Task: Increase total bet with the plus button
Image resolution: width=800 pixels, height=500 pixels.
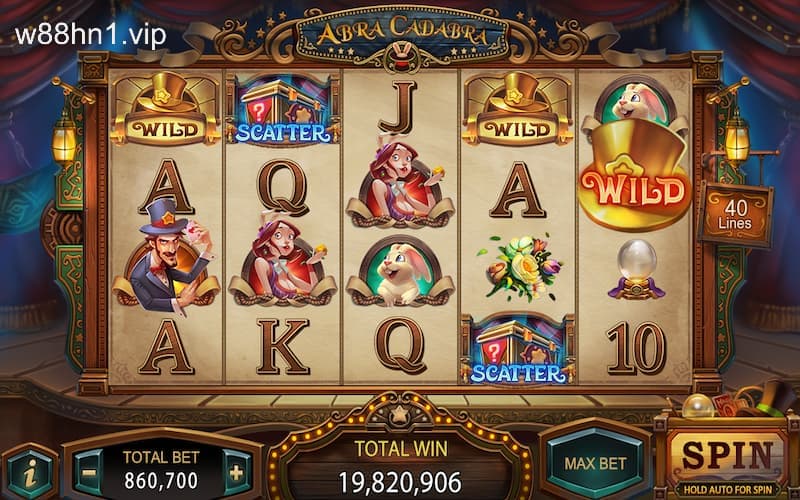Action: (236, 471)
